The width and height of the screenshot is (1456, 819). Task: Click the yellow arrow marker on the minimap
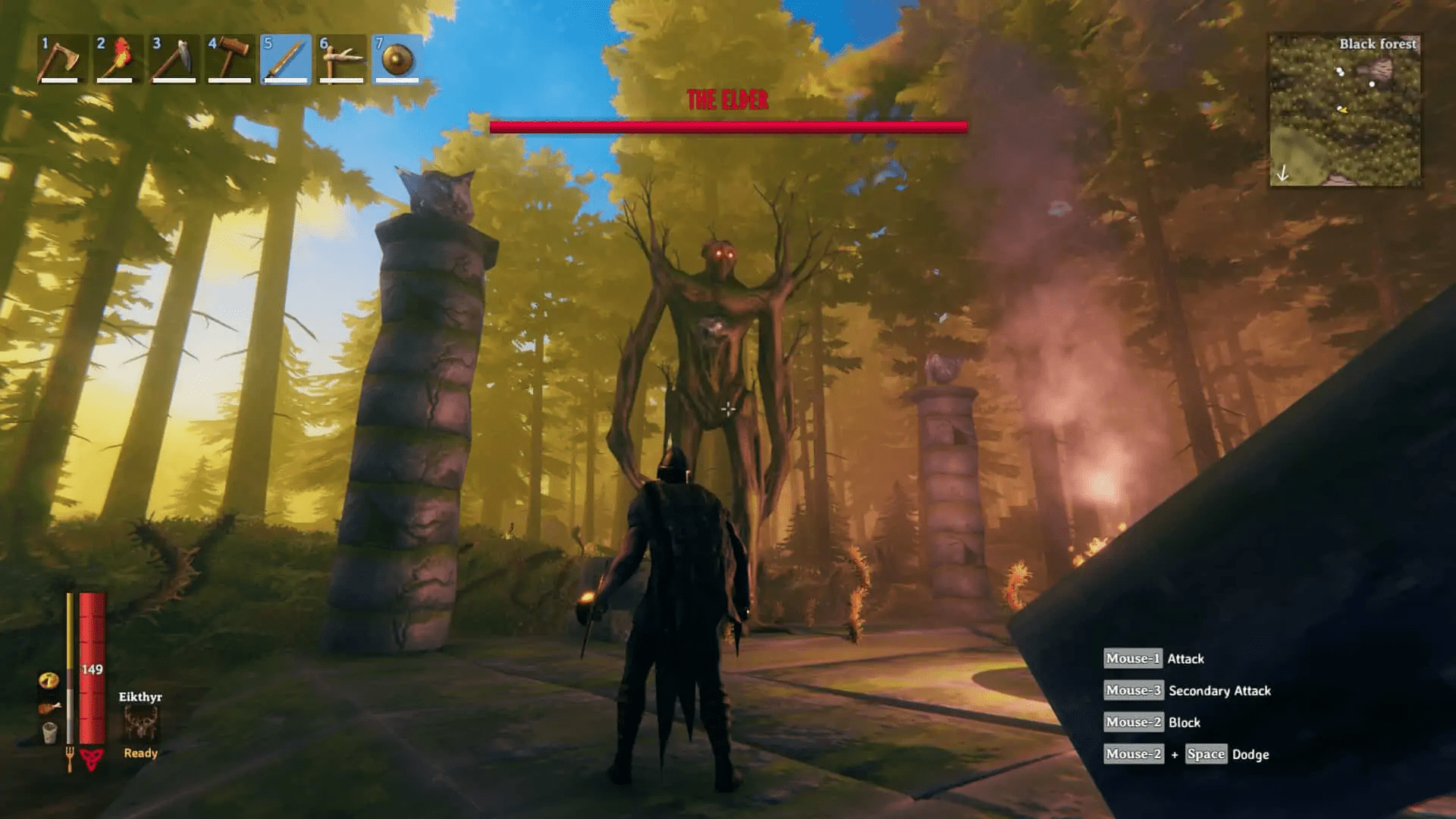pos(1344,110)
